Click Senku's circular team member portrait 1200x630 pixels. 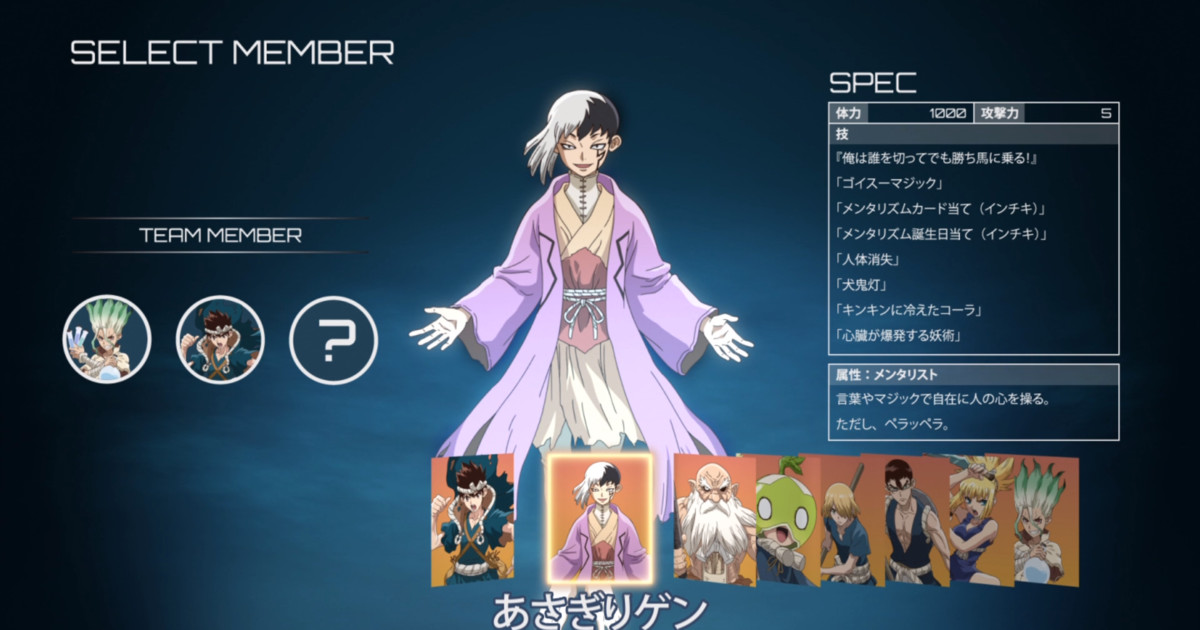[x=107, y=339]
